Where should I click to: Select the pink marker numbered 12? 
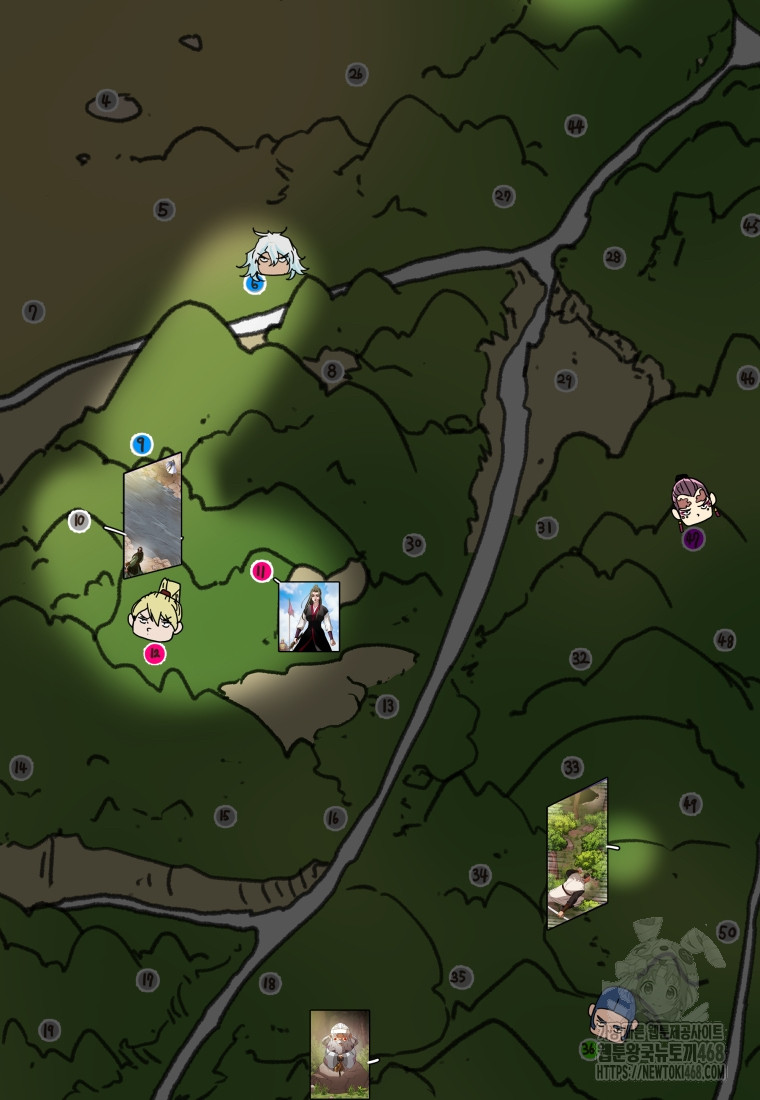coord(154,654)
